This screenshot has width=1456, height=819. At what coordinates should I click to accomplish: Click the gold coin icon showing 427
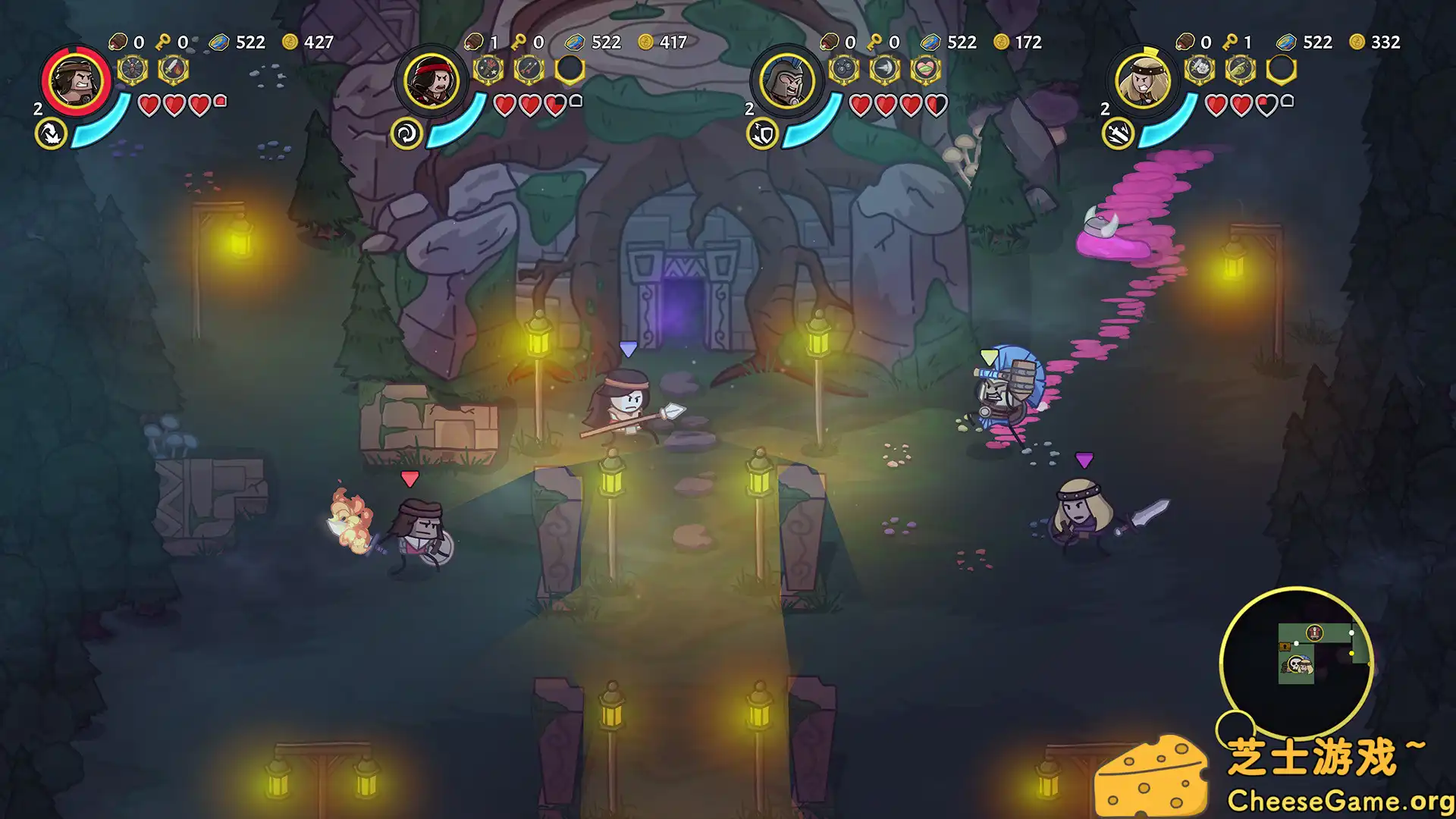[x=289, y=42]
